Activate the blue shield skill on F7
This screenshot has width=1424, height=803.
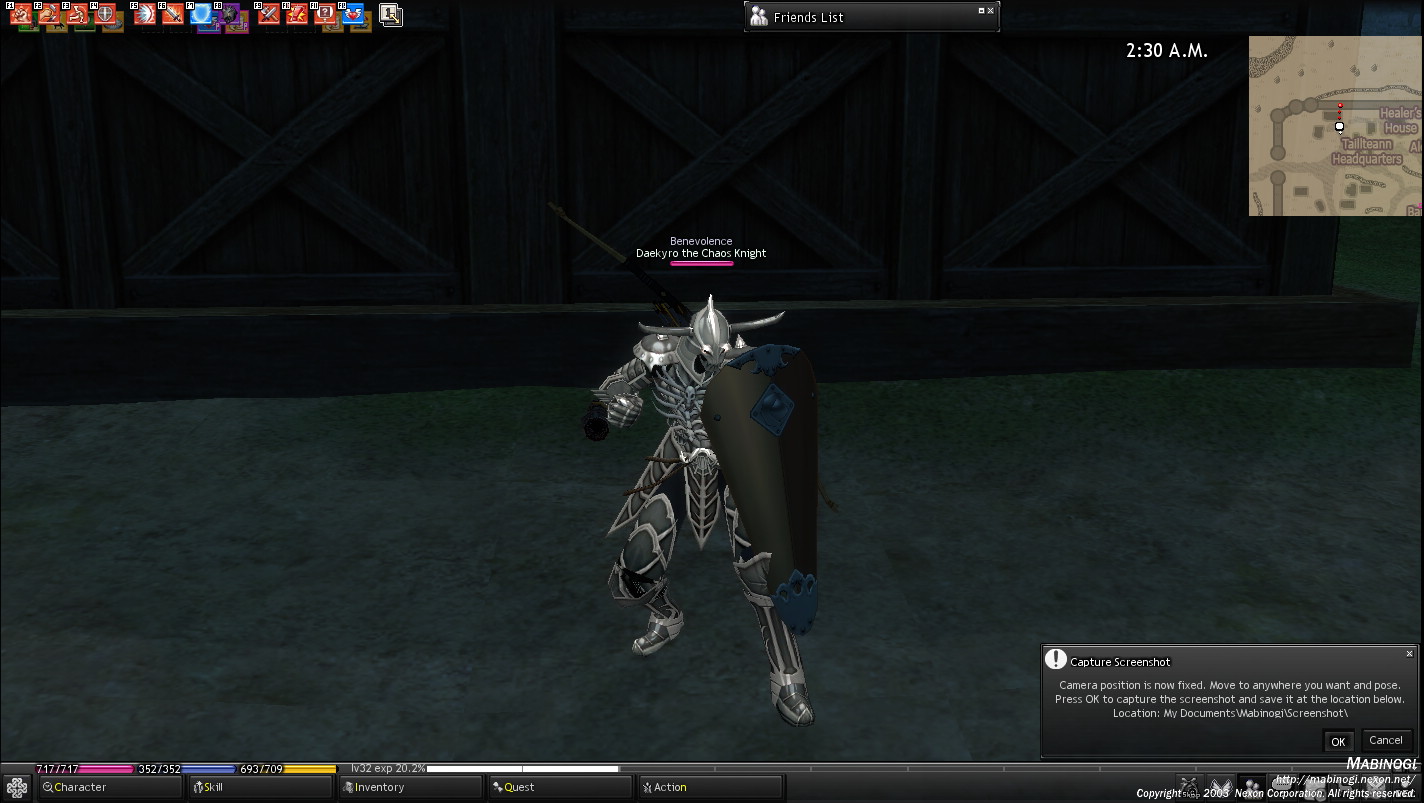click(202, 15)
